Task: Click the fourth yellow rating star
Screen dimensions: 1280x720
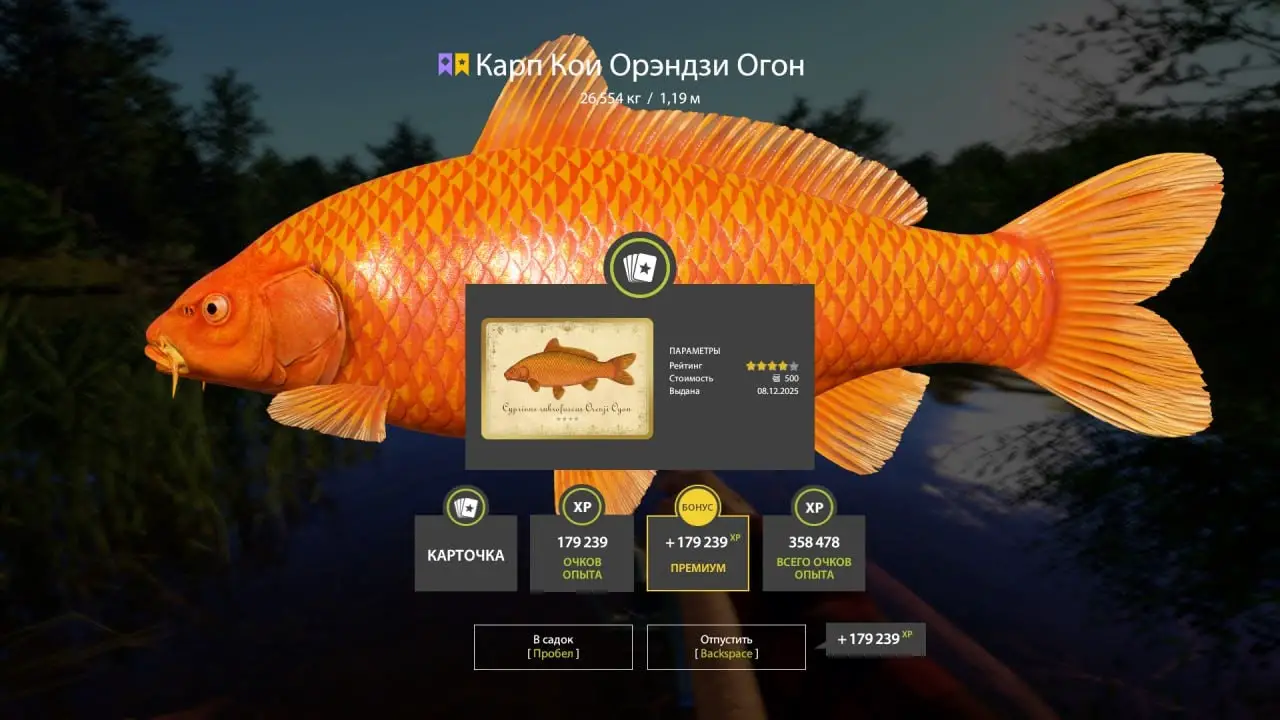Action: click(x=782, y=365)
